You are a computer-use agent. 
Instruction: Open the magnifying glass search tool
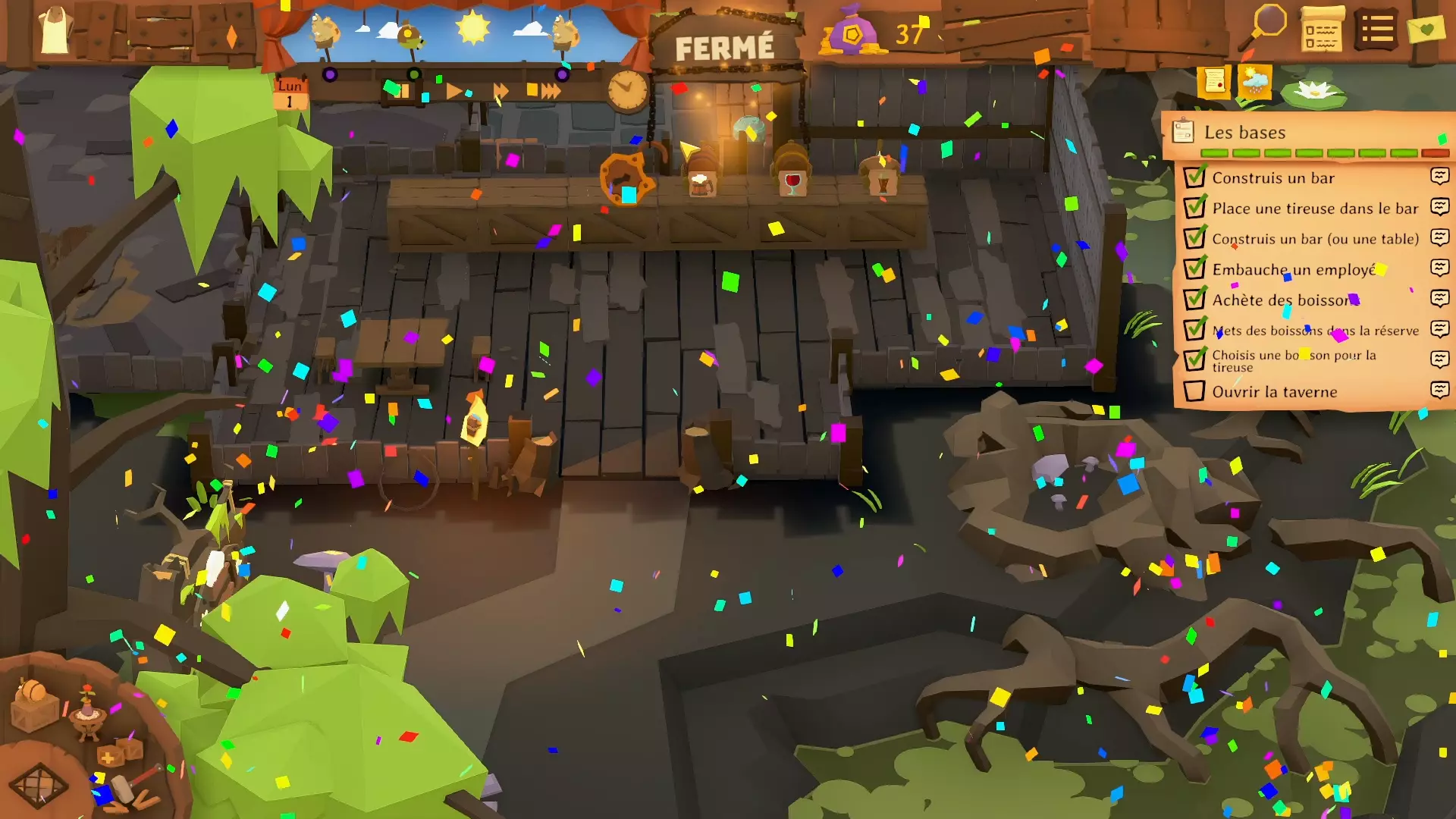[x=1267, y=27]
